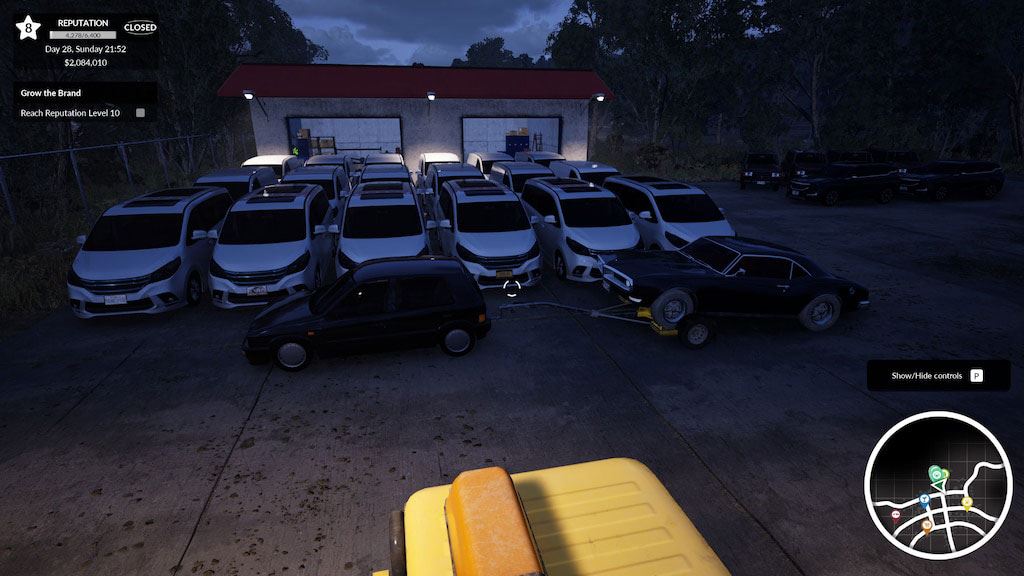Click the reputation level 8 star badge
This screenshot has width=1024, height=576.
[x=27, y=28]
